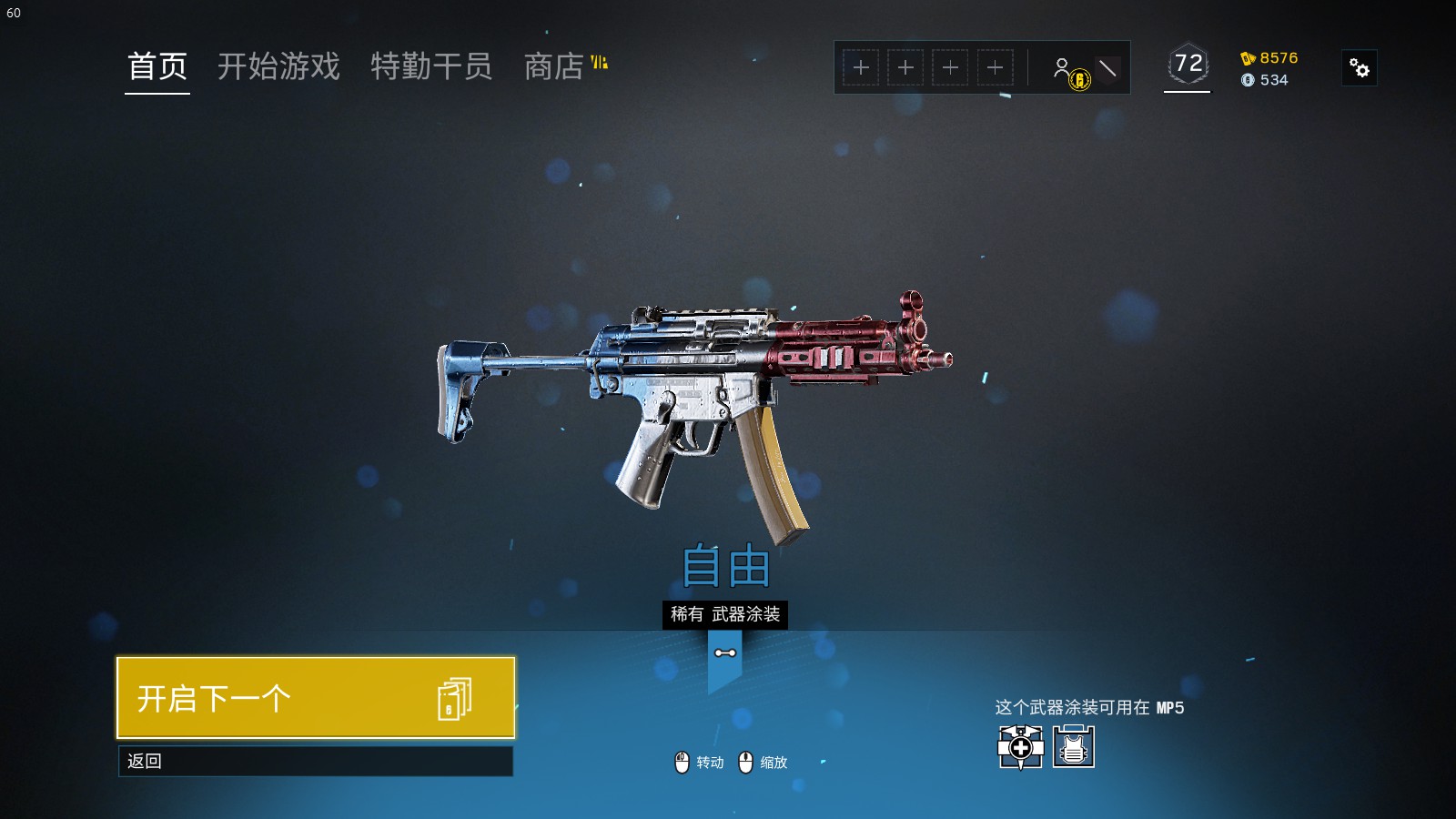Go to the 商店 shop tab
Viewport: 1456px width, 819px height.
[x=554, y=66]
